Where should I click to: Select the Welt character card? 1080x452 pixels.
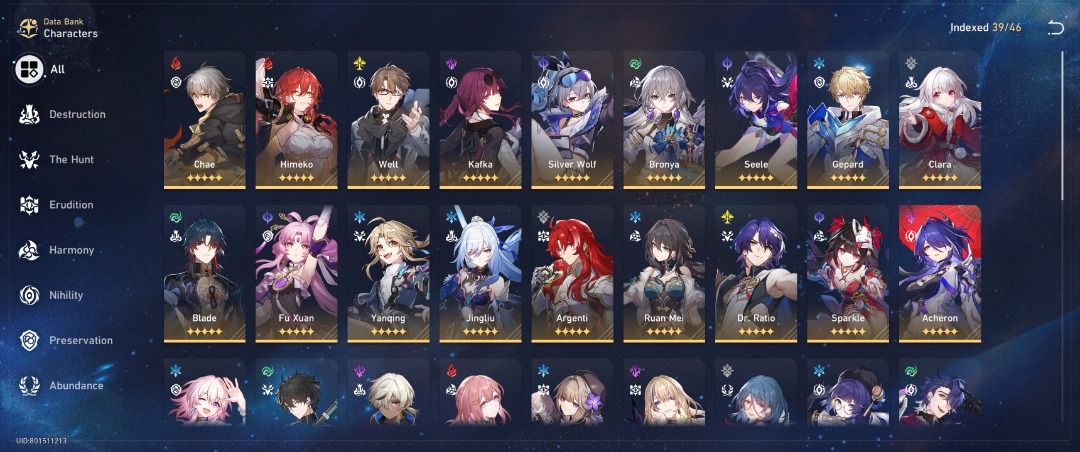click(388, 120)
